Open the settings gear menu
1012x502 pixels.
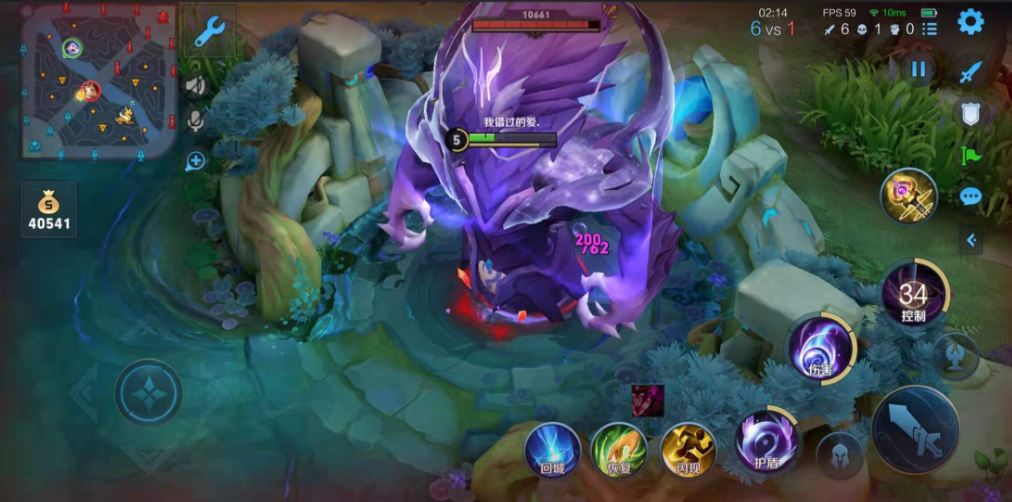[970, 21]
